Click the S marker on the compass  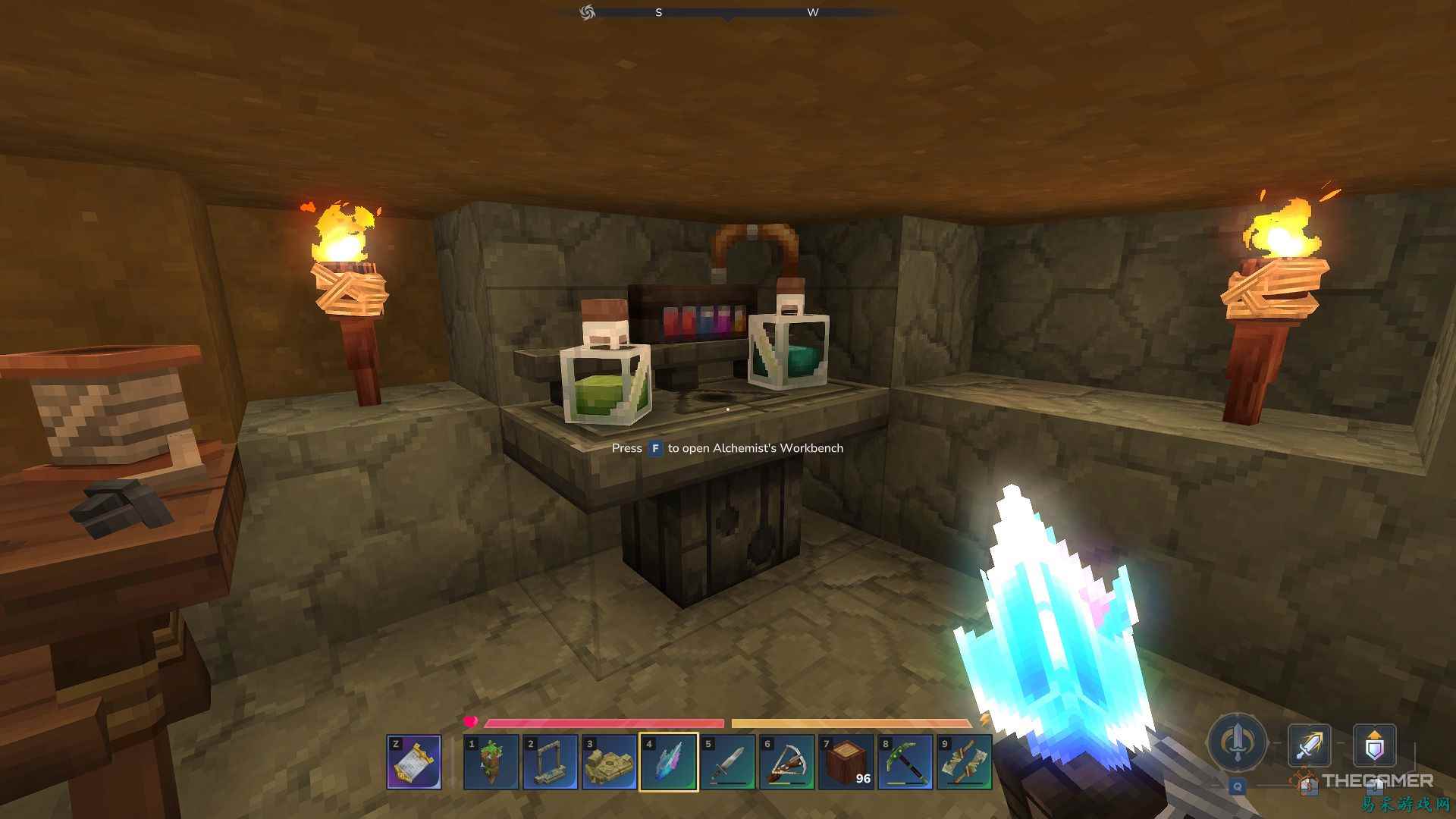click(658, 12)
